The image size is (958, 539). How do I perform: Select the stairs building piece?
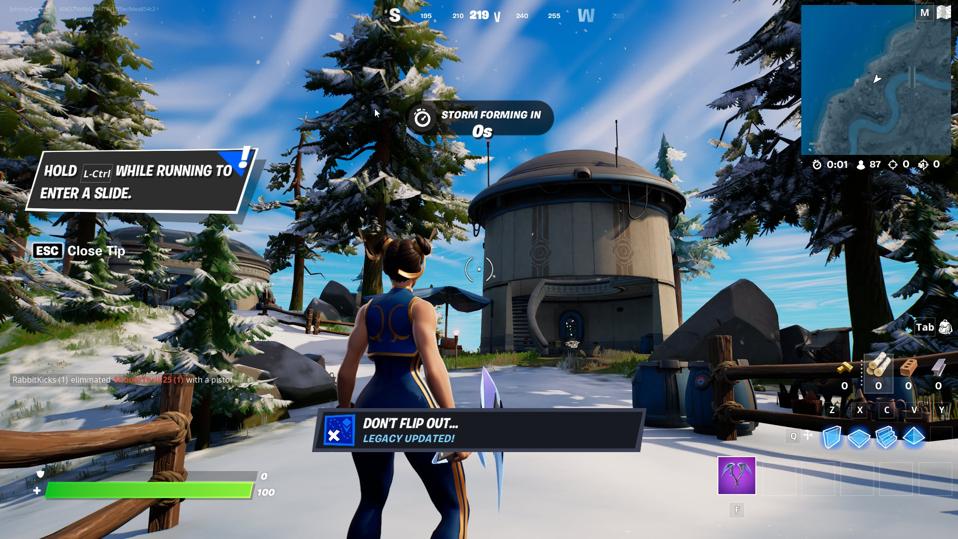click(886, 437)
